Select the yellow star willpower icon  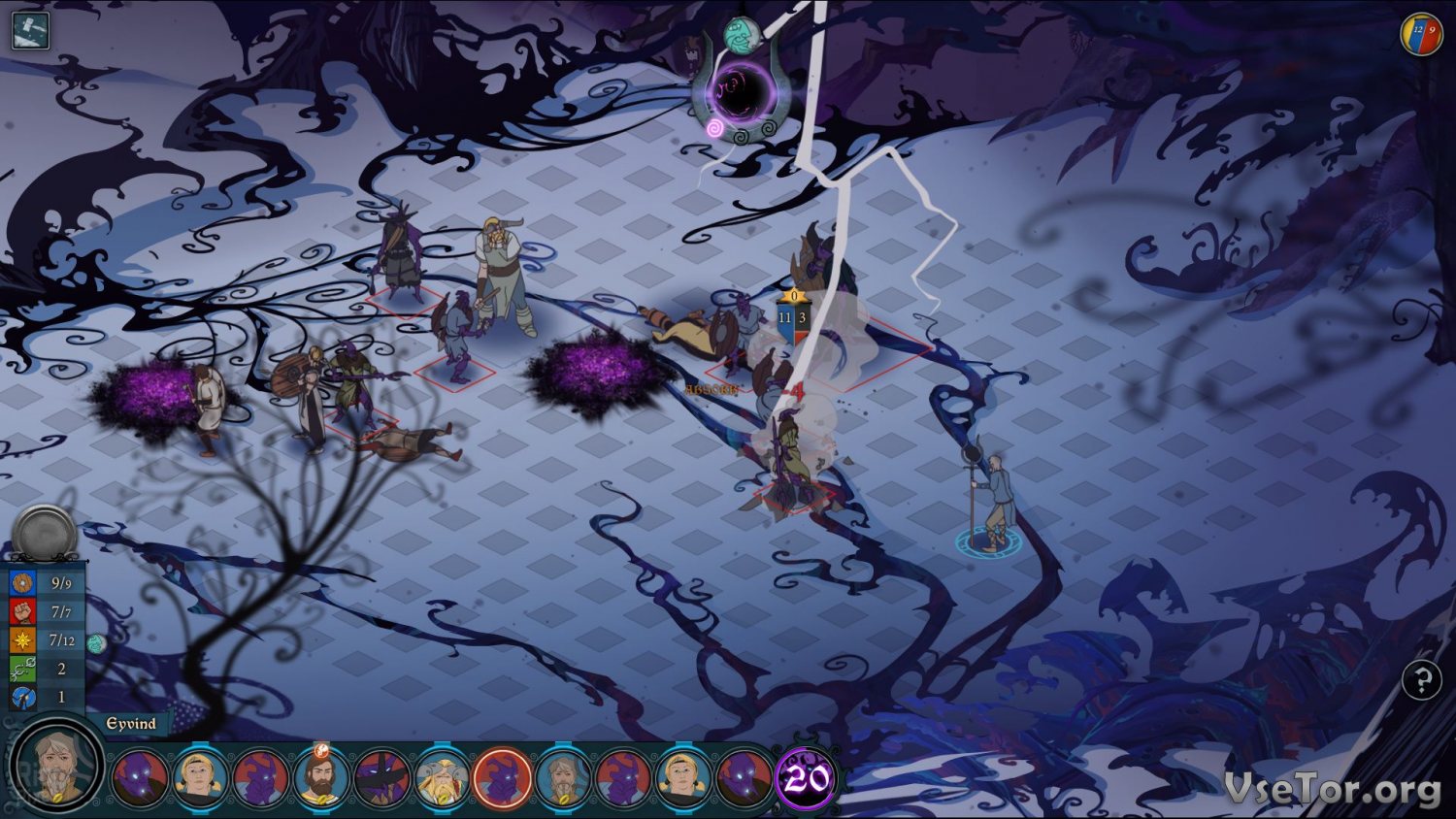point(22,640)
